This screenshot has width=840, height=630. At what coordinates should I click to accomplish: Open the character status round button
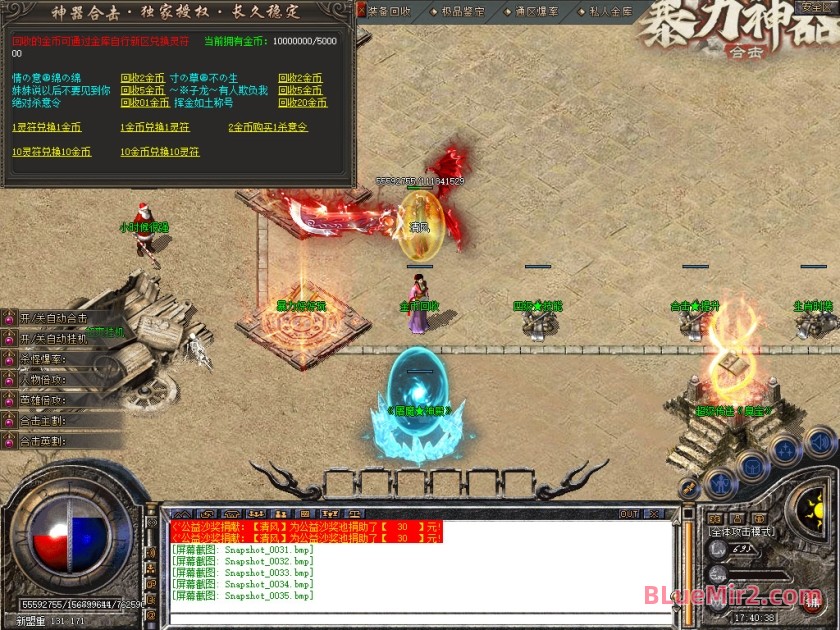click(721, 485)
